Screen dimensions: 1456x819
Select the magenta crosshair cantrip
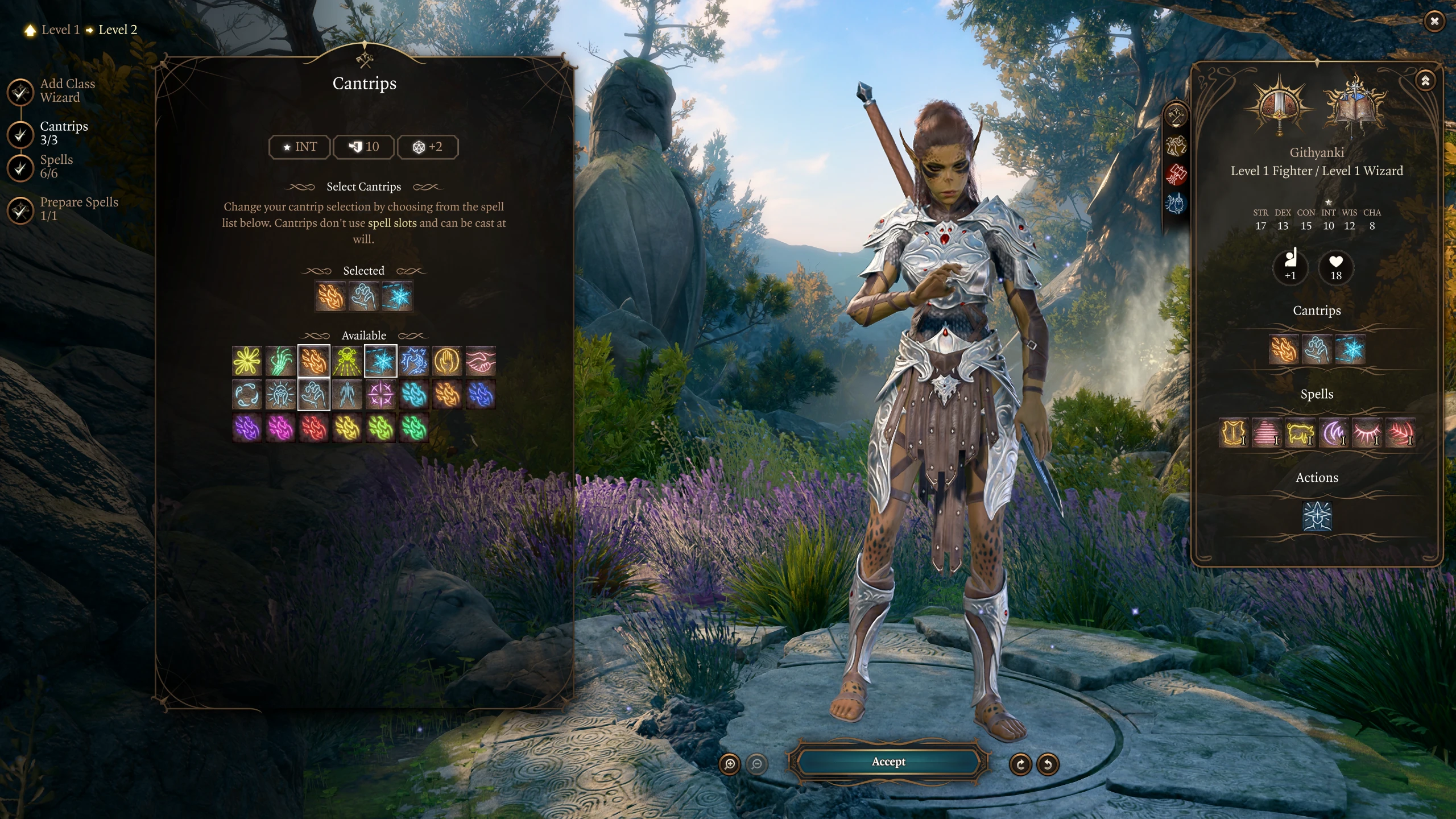tap(380, 395)
